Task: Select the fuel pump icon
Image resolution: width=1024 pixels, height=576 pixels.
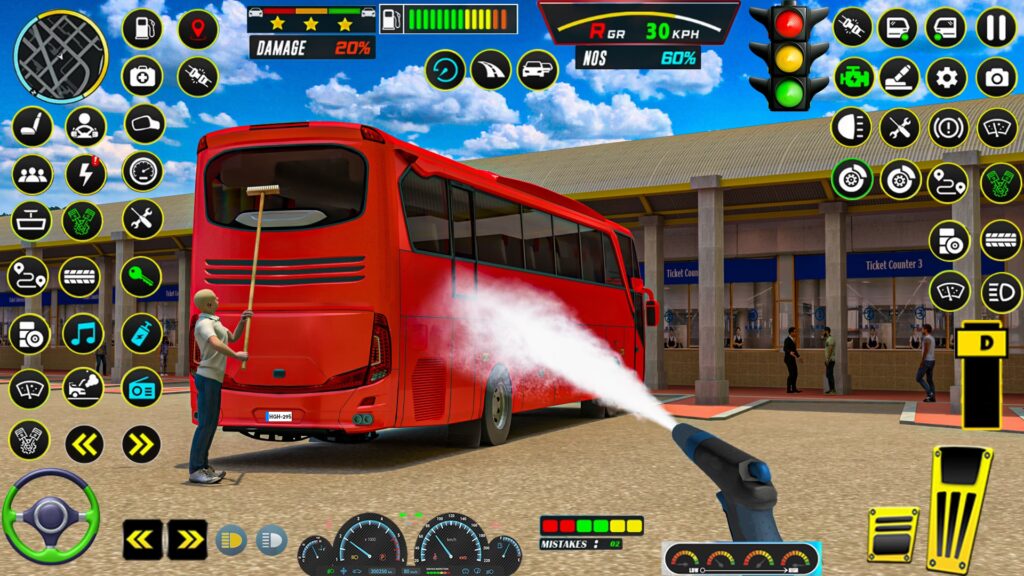Action: click(142, 29)
